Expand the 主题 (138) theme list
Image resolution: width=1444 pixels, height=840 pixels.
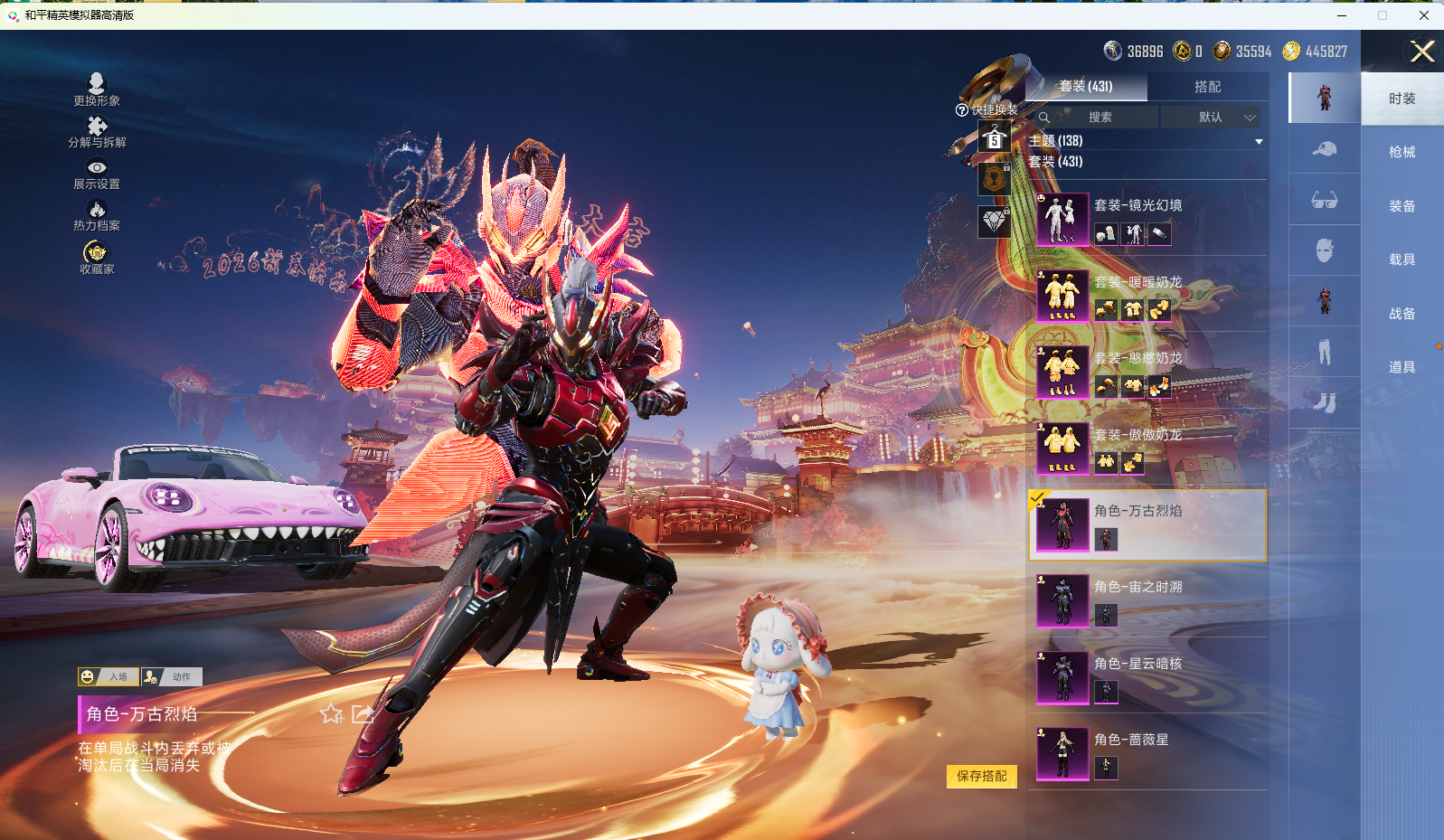point(1259,141)
